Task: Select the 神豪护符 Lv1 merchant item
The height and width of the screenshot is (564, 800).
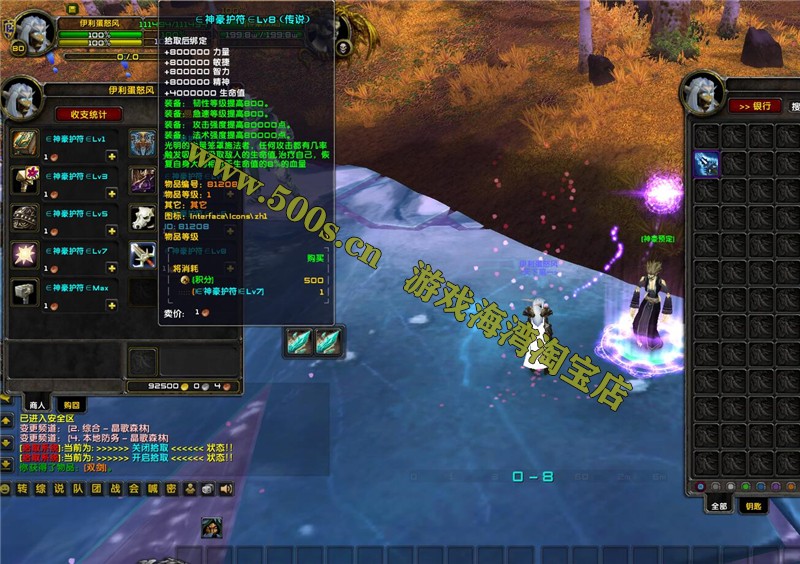Action: click(x=25, y=143)
